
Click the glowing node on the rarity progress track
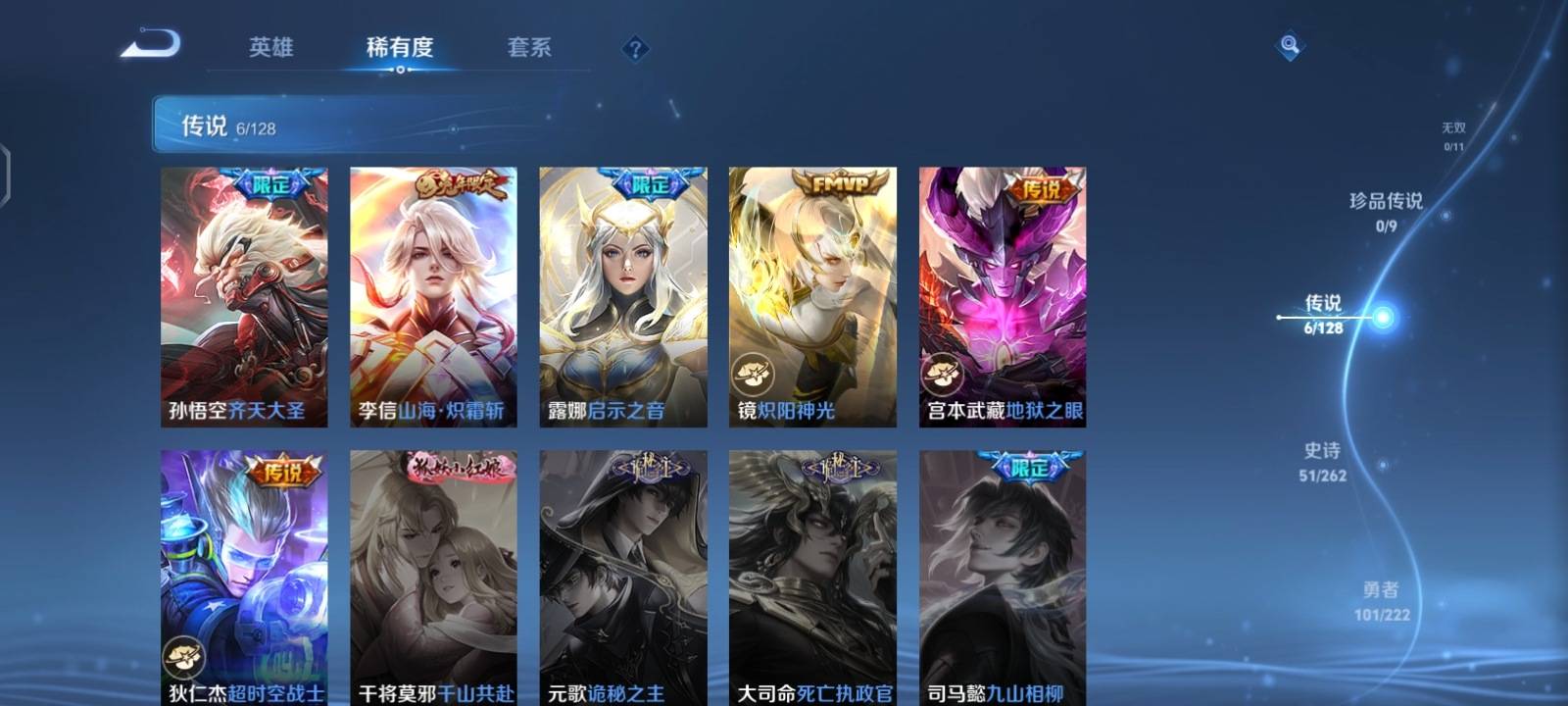[1383, 316]
